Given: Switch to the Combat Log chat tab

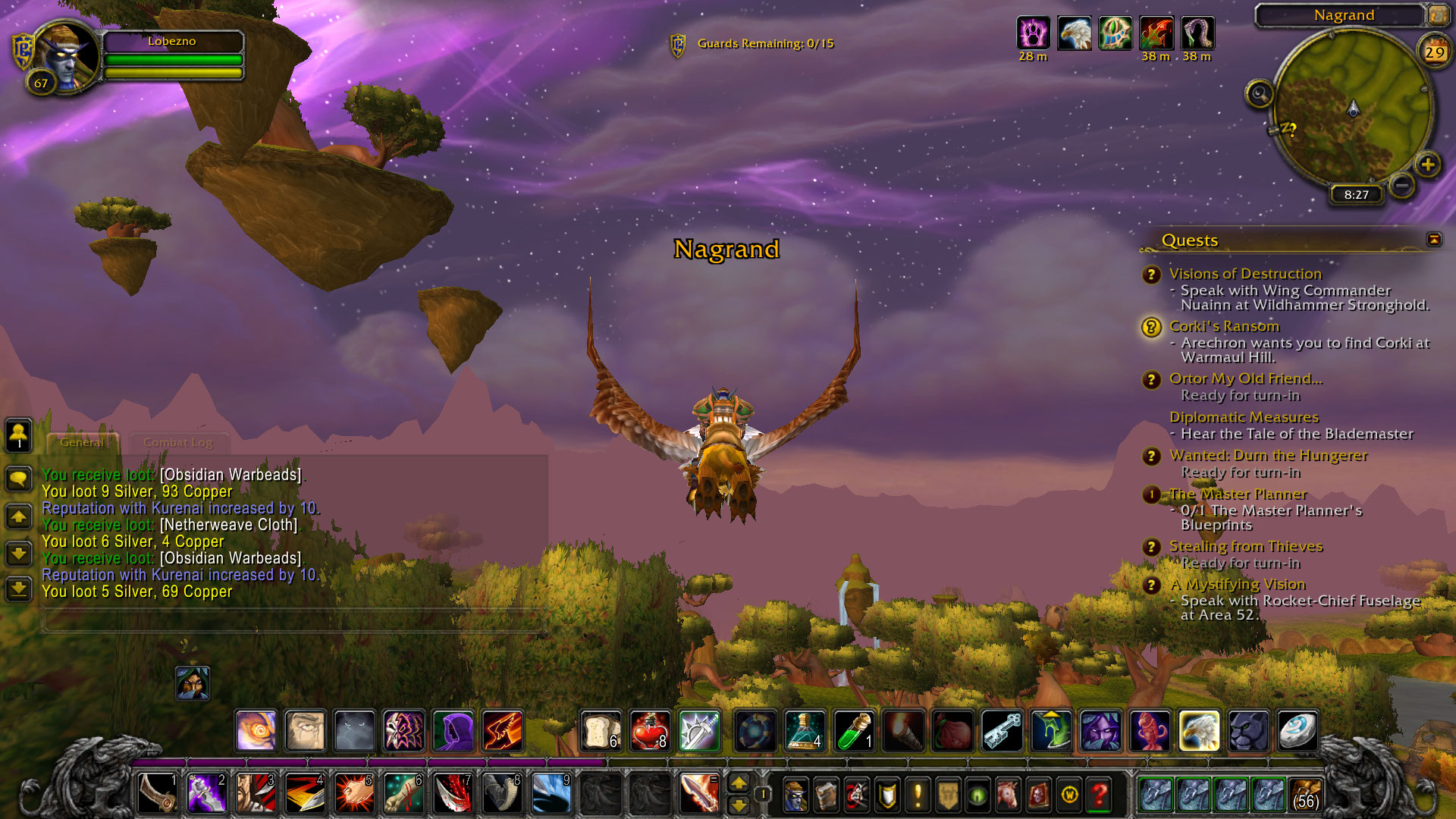Looking at the screenshot, I should click(177, 442).
